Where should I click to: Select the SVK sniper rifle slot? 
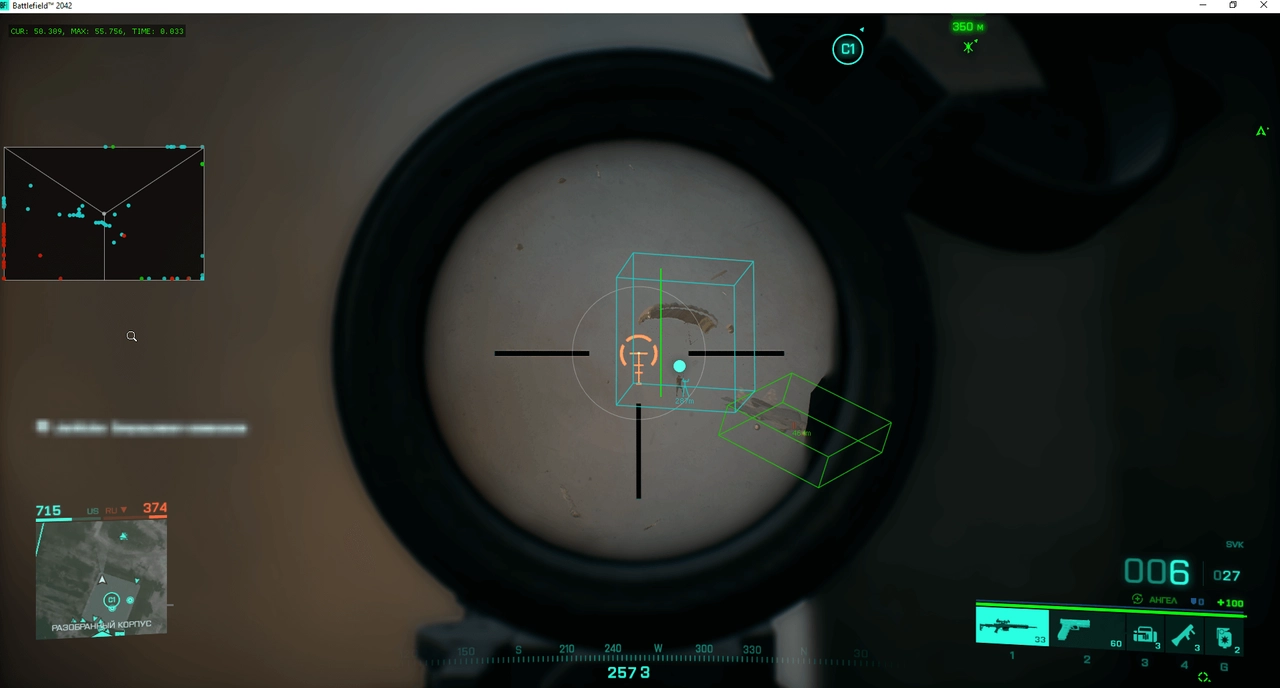[x=1011, y=628]
